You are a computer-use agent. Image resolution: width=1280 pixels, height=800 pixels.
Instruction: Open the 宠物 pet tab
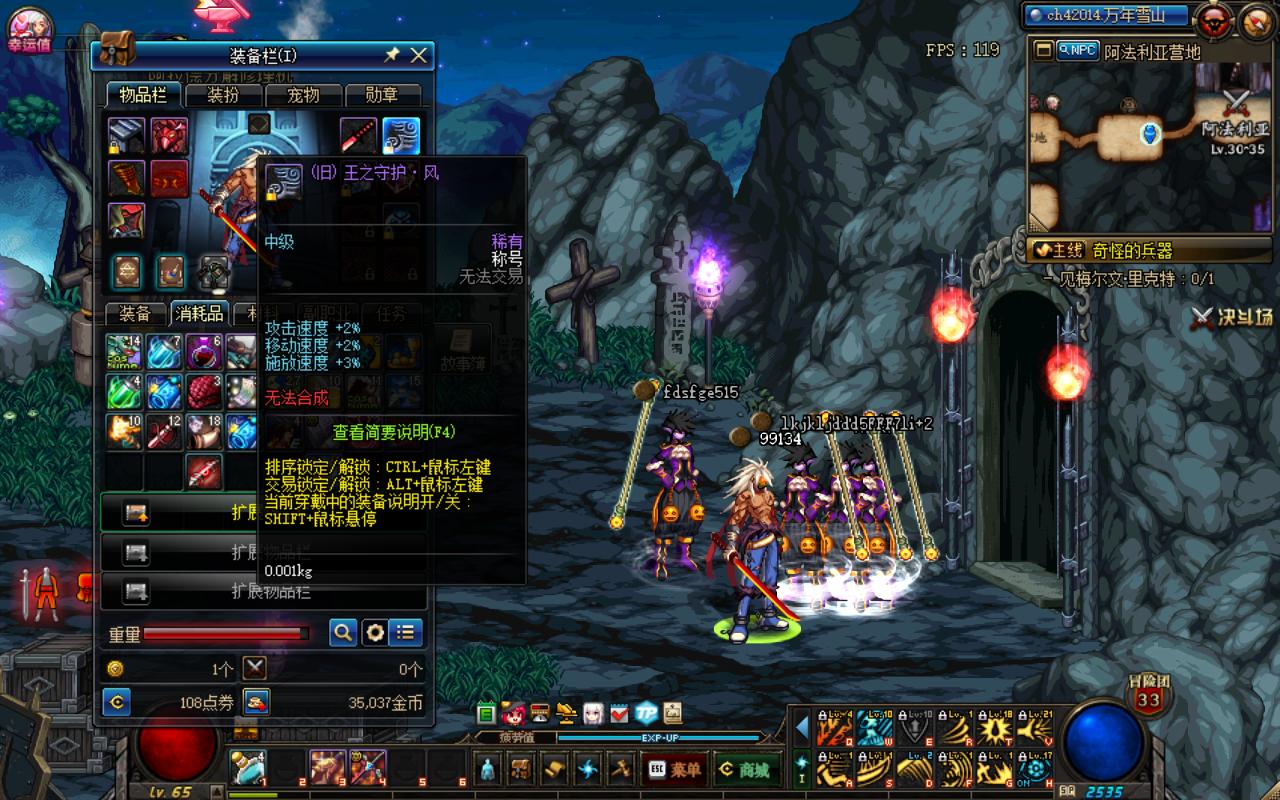[303, 95]
